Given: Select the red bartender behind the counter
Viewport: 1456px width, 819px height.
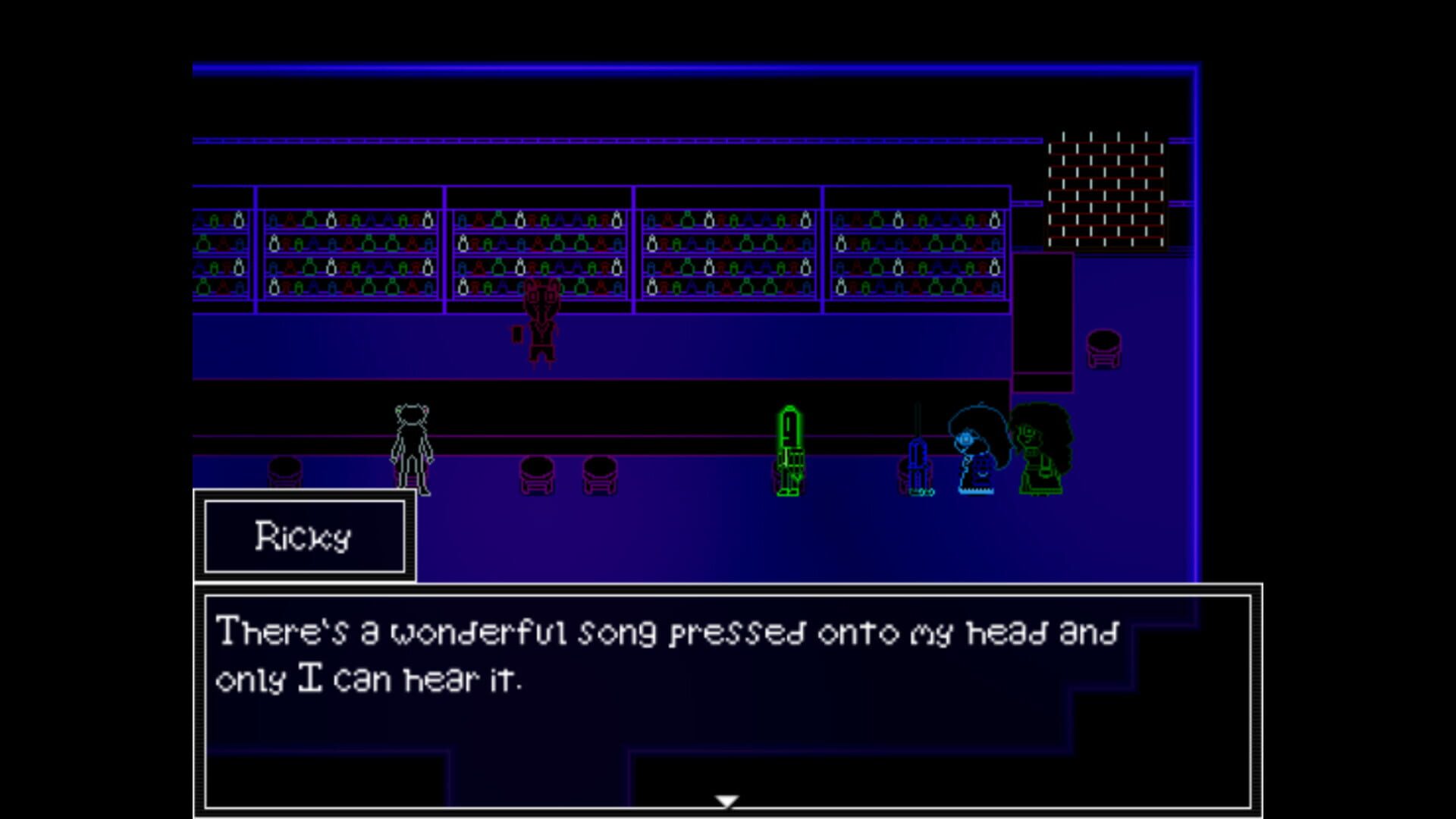Looking at the screenshot, I should click(542, 326).
